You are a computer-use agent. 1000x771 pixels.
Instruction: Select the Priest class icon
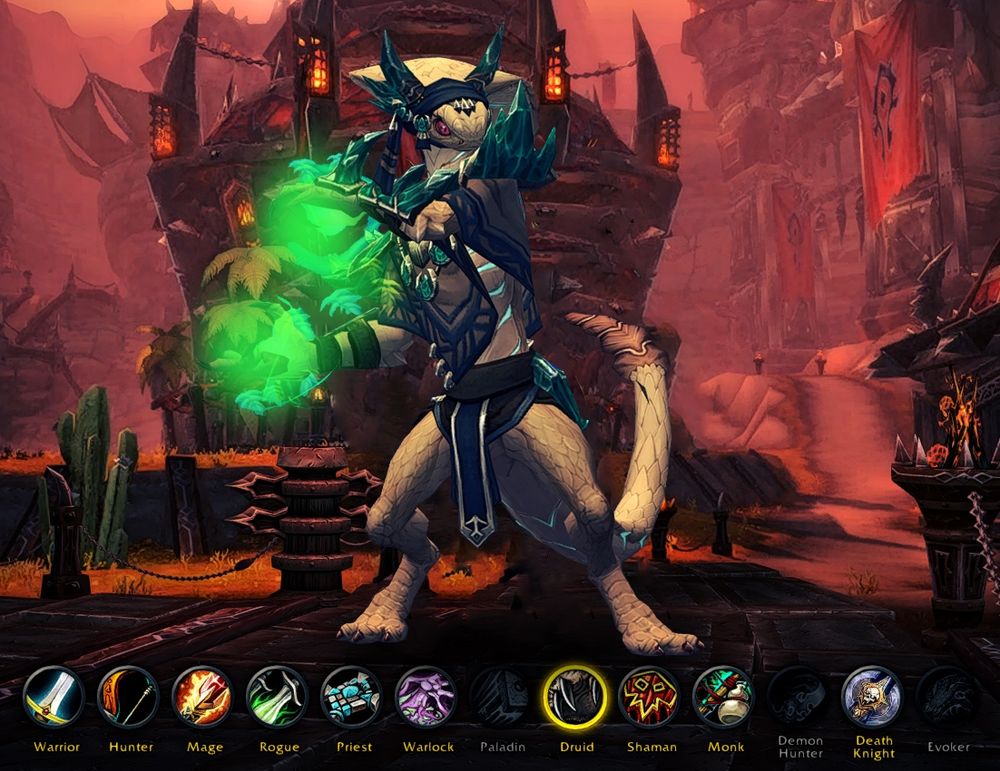[351, 696]
